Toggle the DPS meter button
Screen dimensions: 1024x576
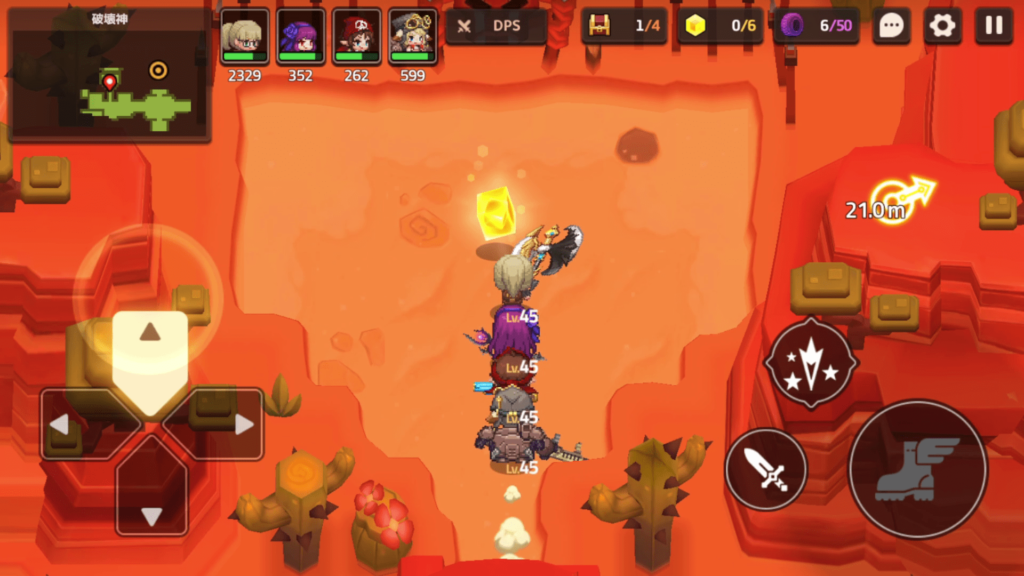(x=496, y=26)
